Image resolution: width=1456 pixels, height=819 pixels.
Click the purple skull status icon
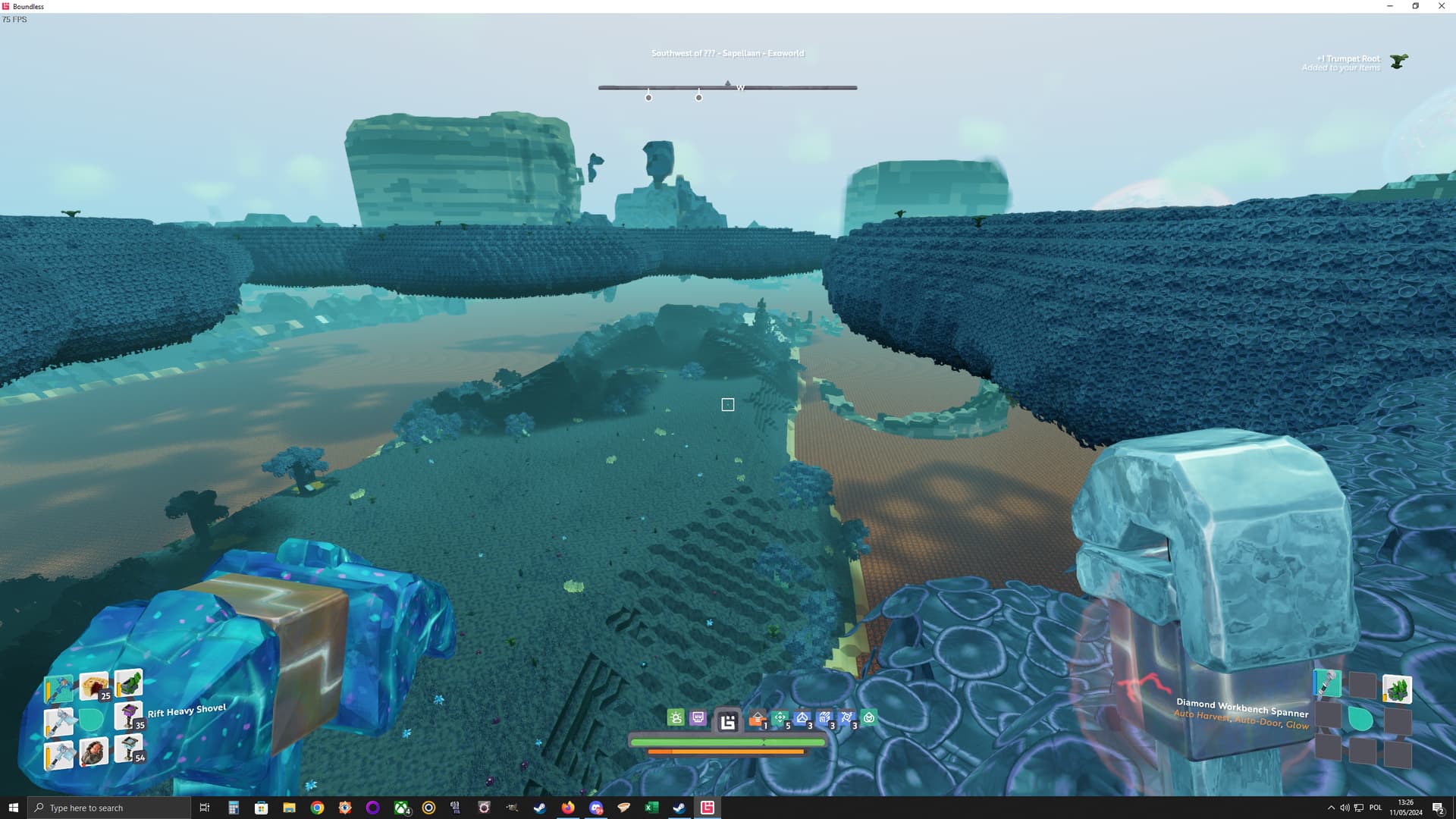click(x=698, y=717)
